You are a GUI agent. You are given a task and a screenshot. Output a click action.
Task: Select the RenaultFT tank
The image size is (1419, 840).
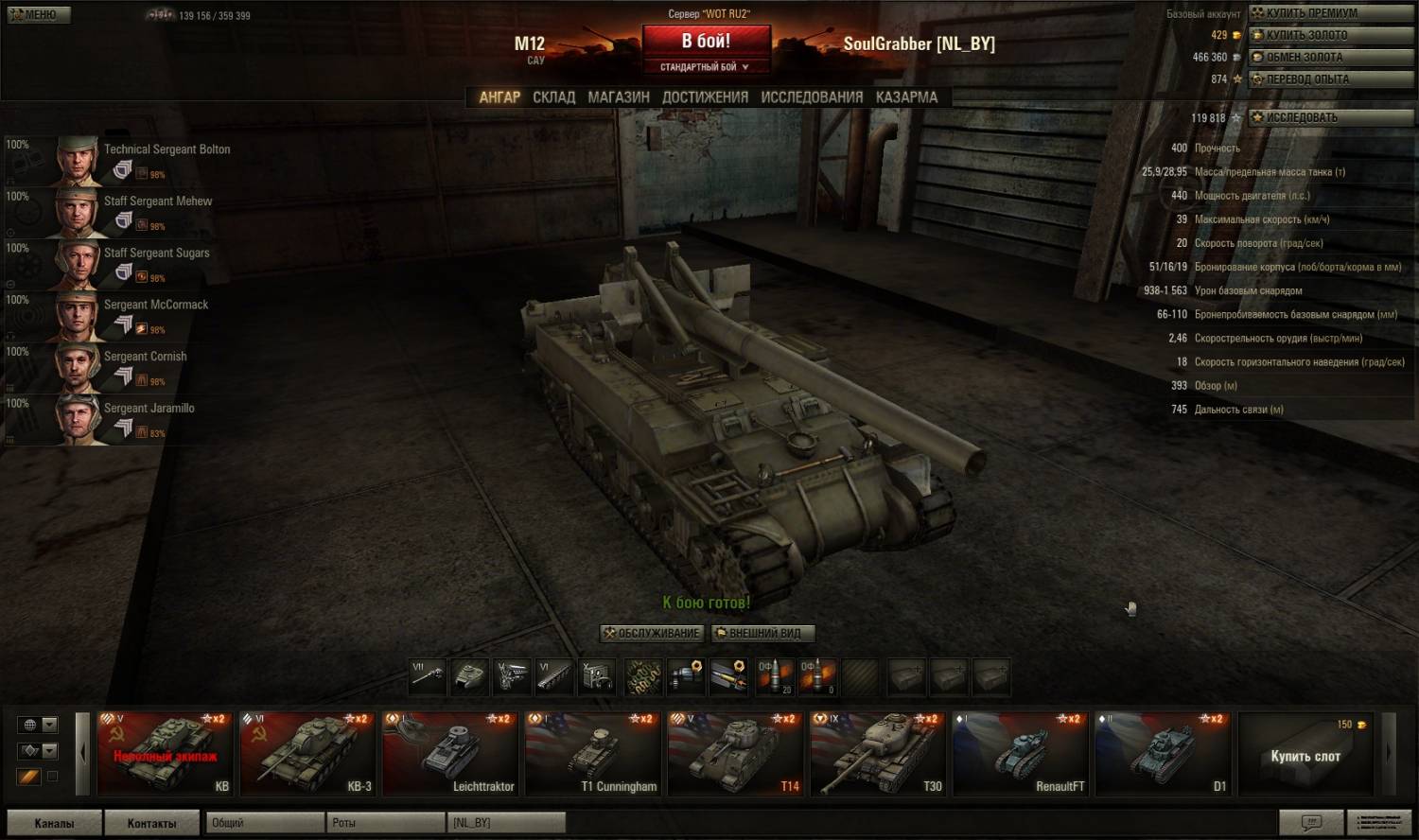tap(1020, 753)
